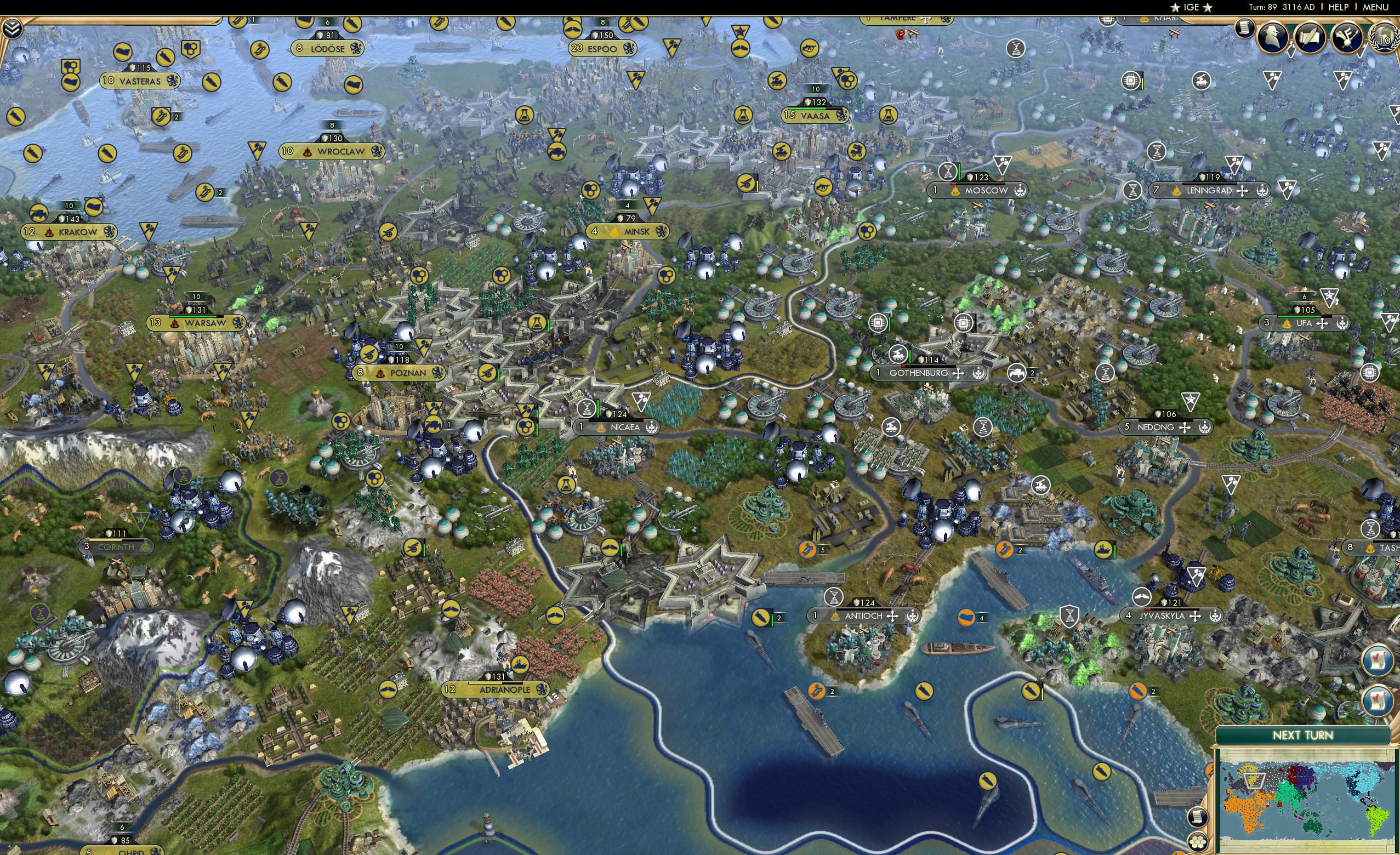Click the viewport rectangle on the minimap
The image size is (1400, 855).
tap(1254, 780)
